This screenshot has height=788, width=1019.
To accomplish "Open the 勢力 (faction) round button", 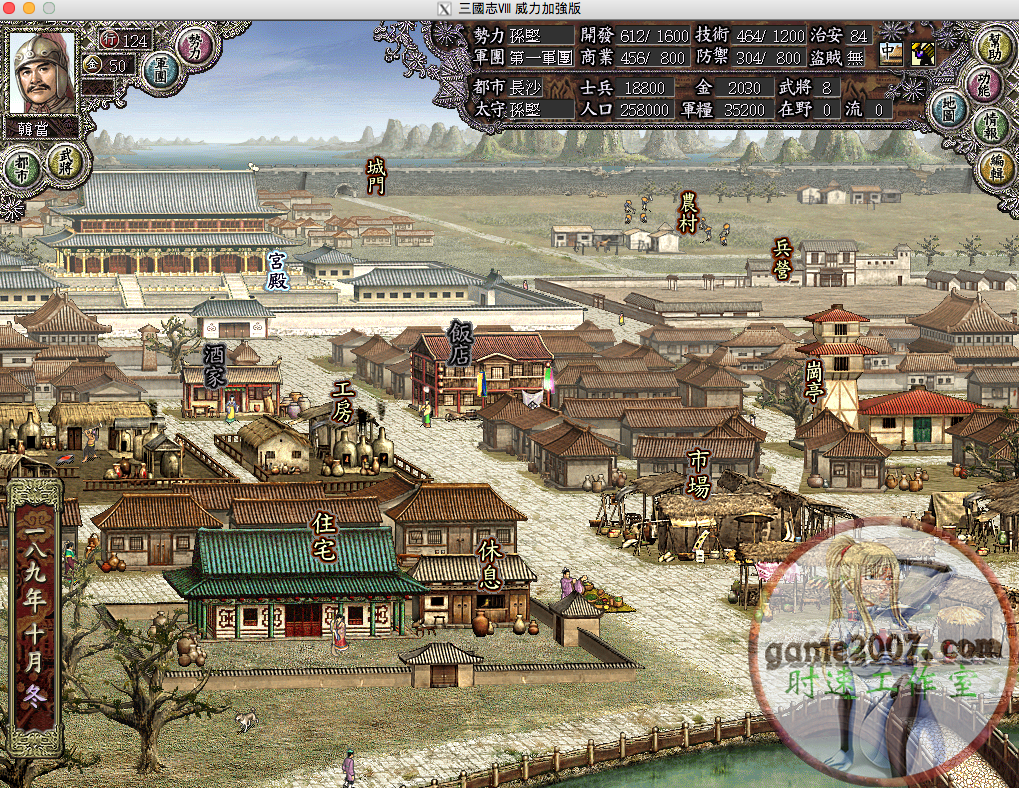I will pyautogui.click(x=194, y=45).
